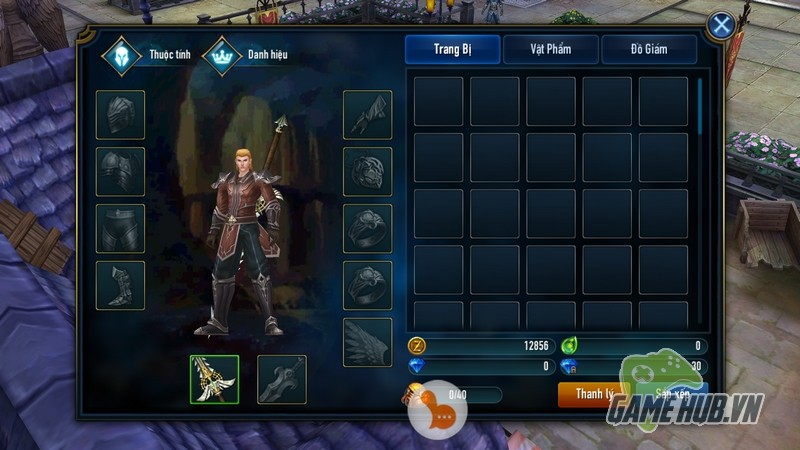Select the necklace equipment slot
800x450 pixels.
368,171
